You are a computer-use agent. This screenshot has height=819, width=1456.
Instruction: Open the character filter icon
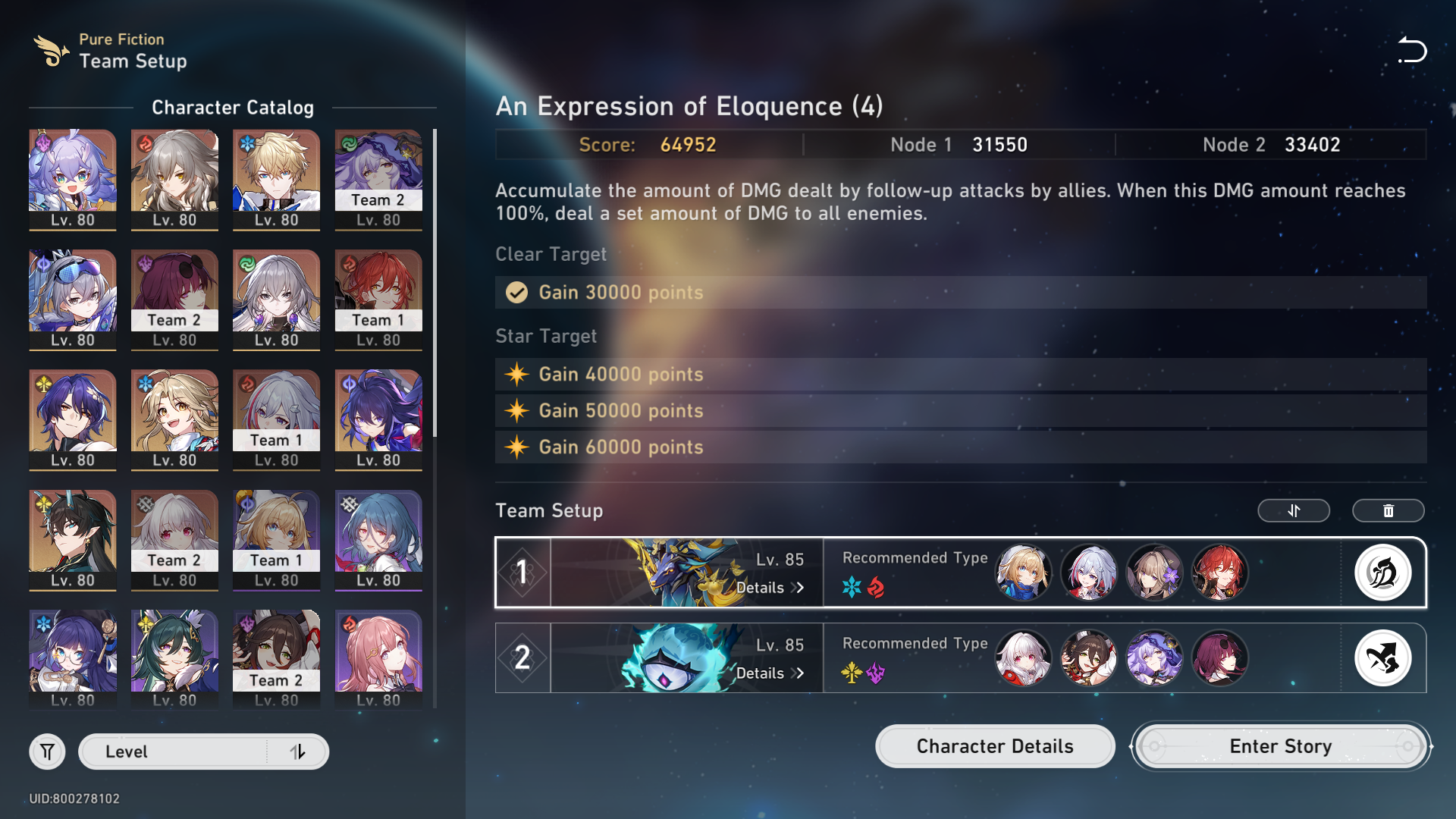pyautogui.click(x=47, y=752)
